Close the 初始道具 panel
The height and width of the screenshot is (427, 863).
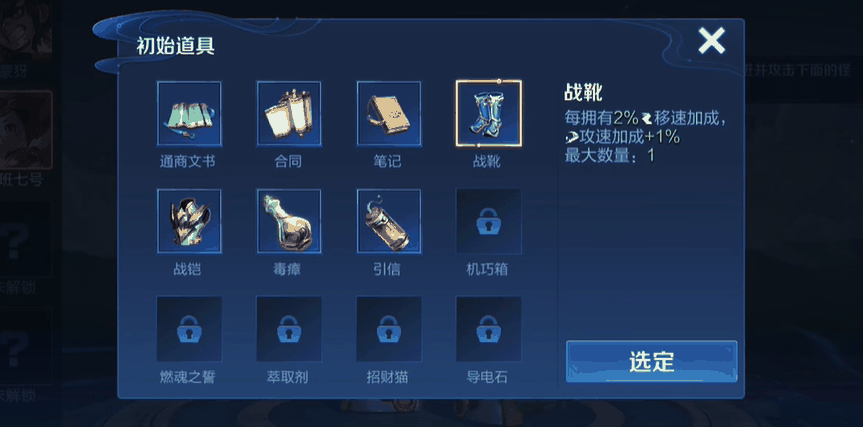[x=711, y=41]
